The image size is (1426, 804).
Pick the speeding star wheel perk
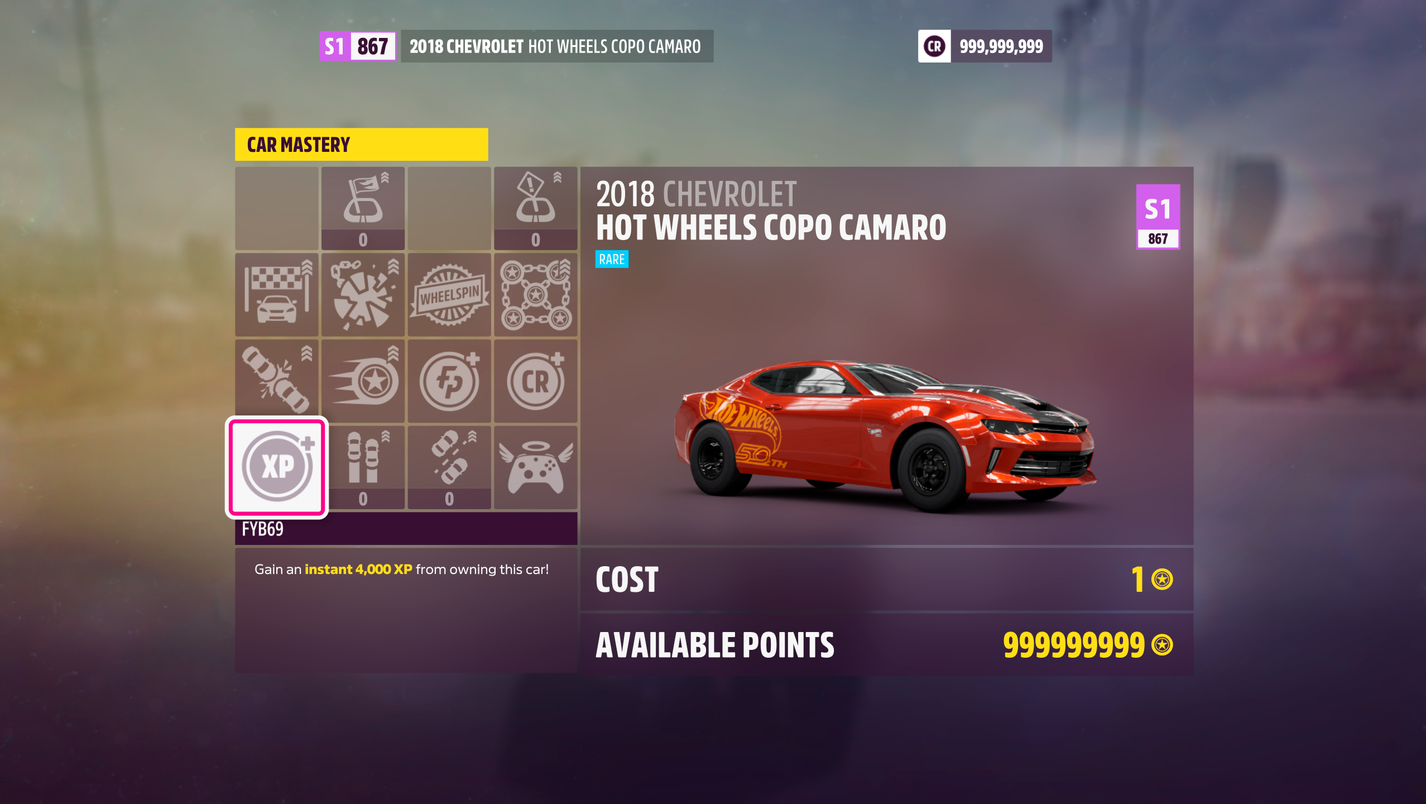(363, 381)
